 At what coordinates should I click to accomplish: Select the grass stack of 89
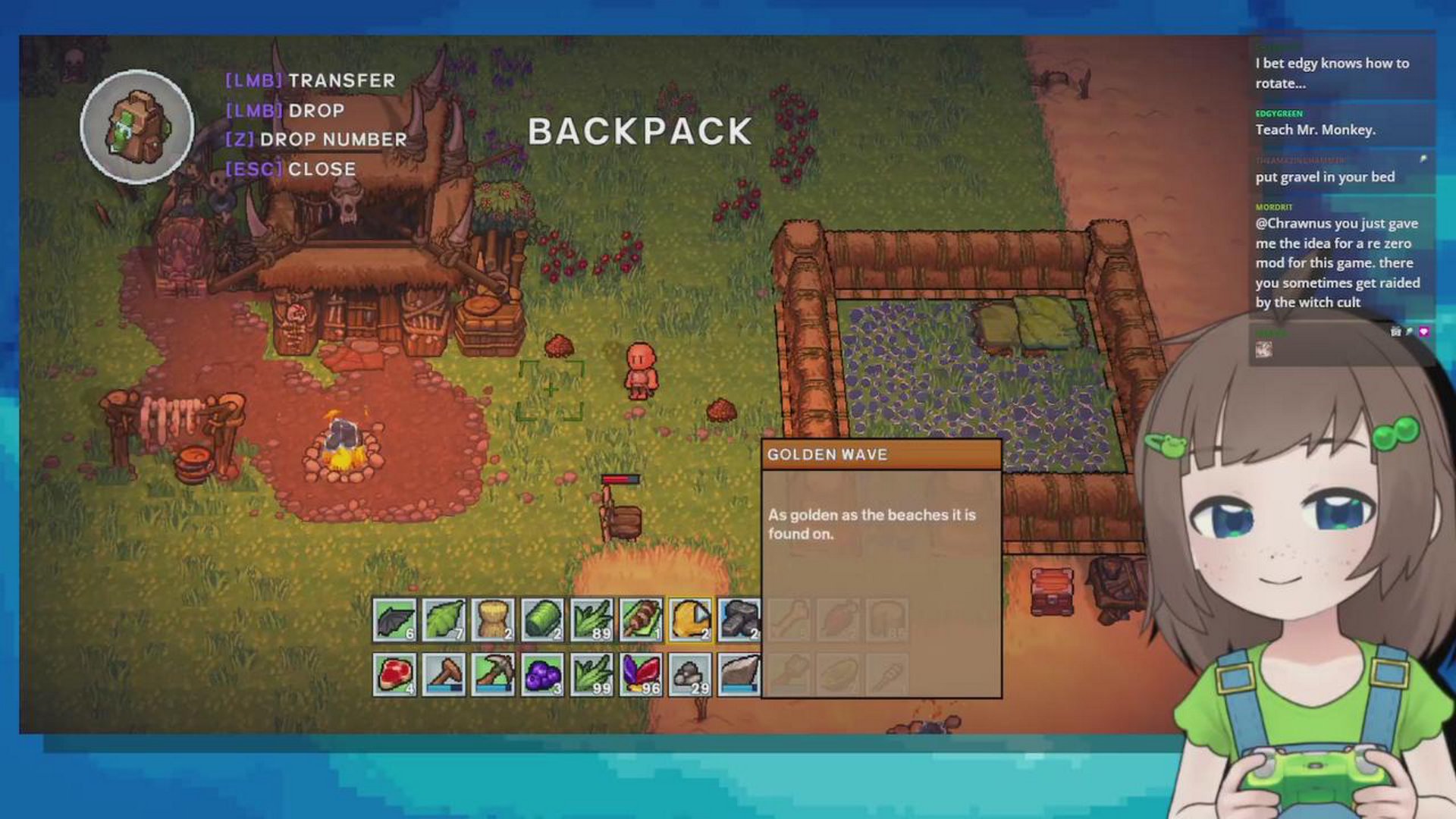coord(591,620)
